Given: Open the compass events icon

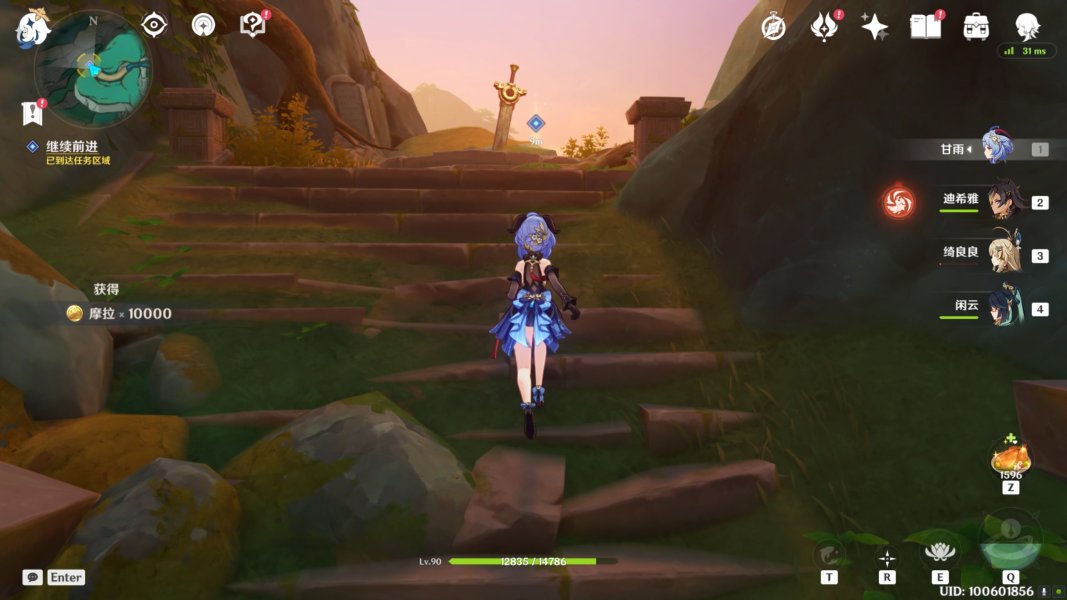Looking at the screenshot, I should 773,27.
